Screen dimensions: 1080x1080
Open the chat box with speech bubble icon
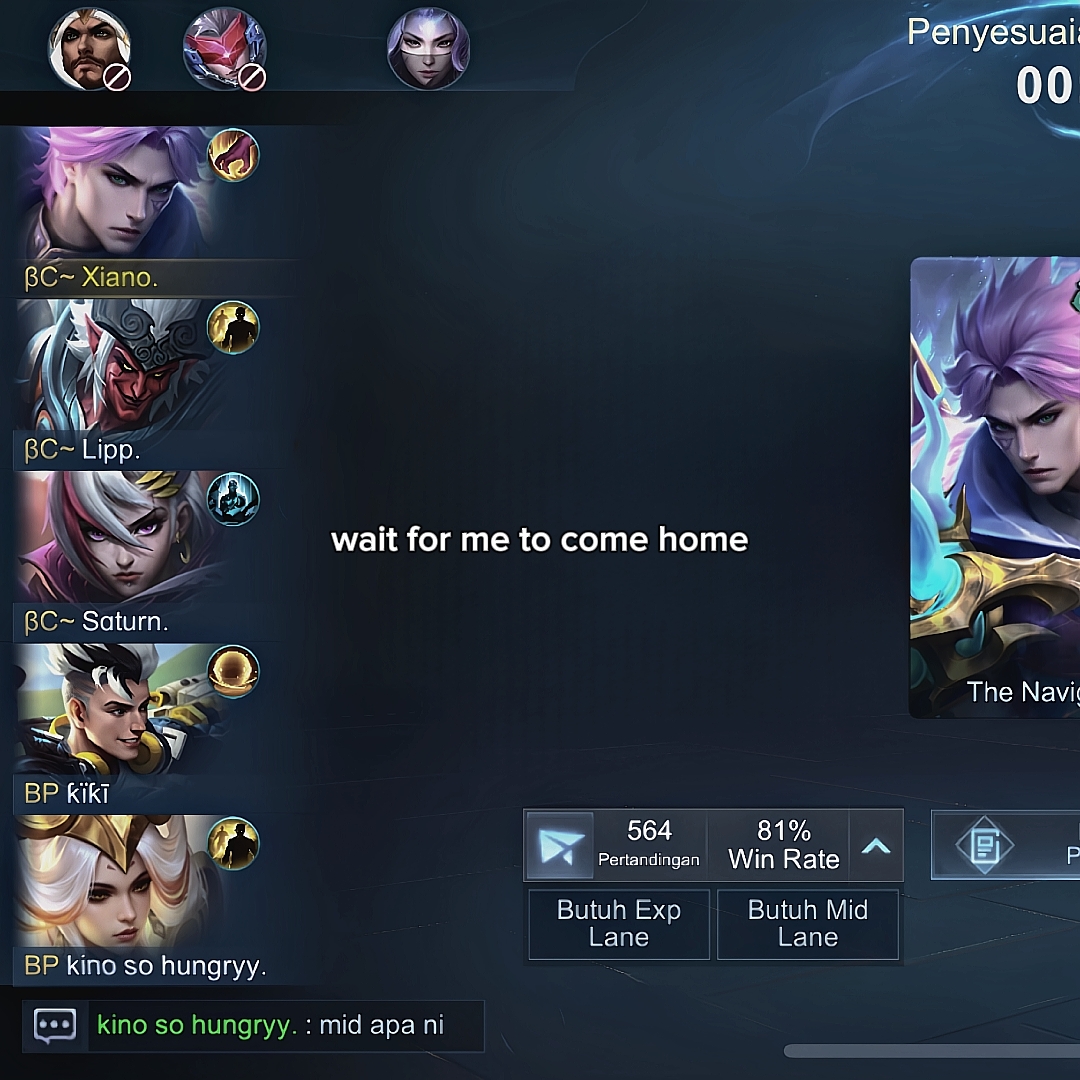(x=55, y=1025)
